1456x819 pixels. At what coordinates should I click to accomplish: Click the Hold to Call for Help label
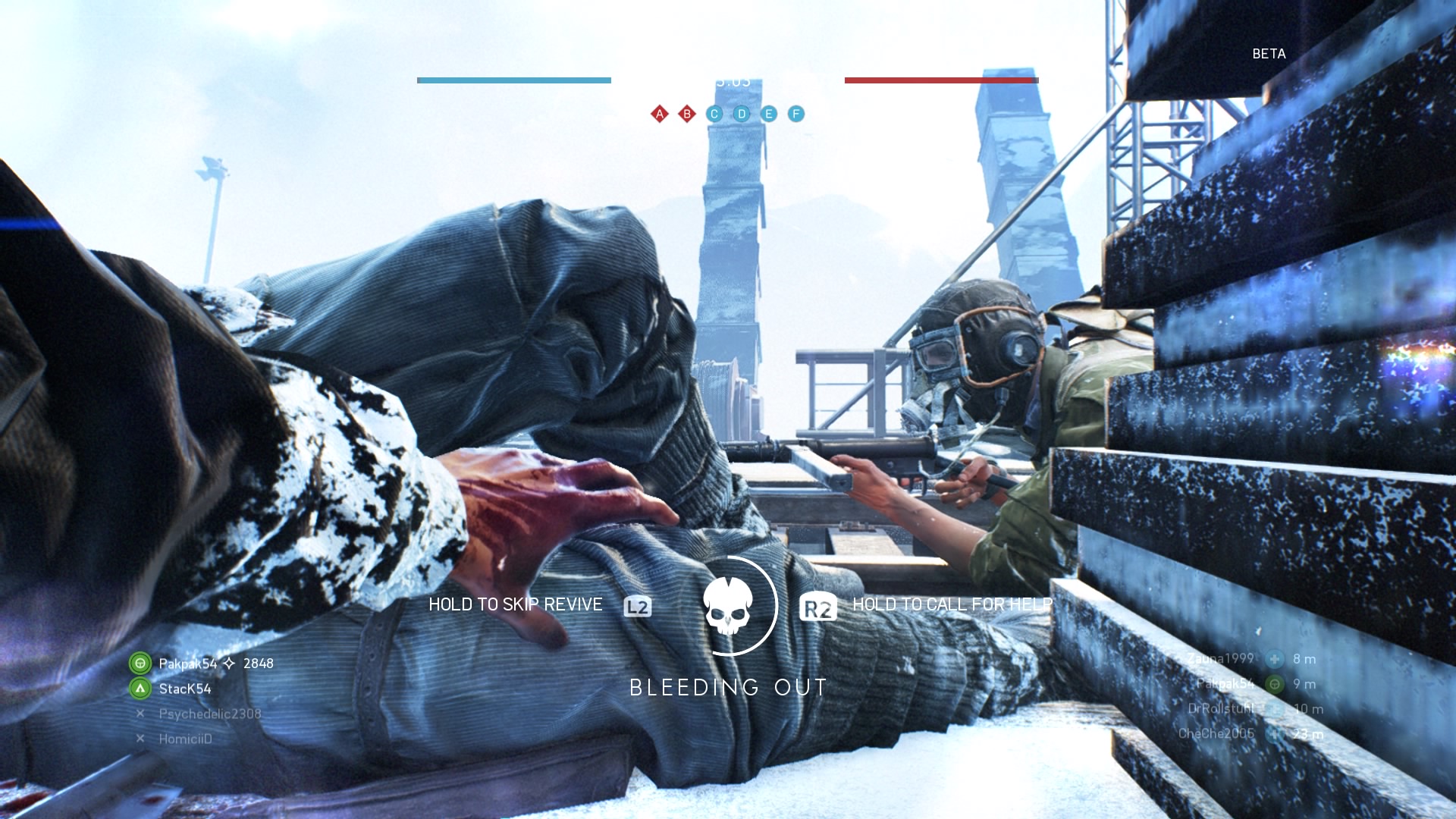pyautogui.click(x=952, y=604)
